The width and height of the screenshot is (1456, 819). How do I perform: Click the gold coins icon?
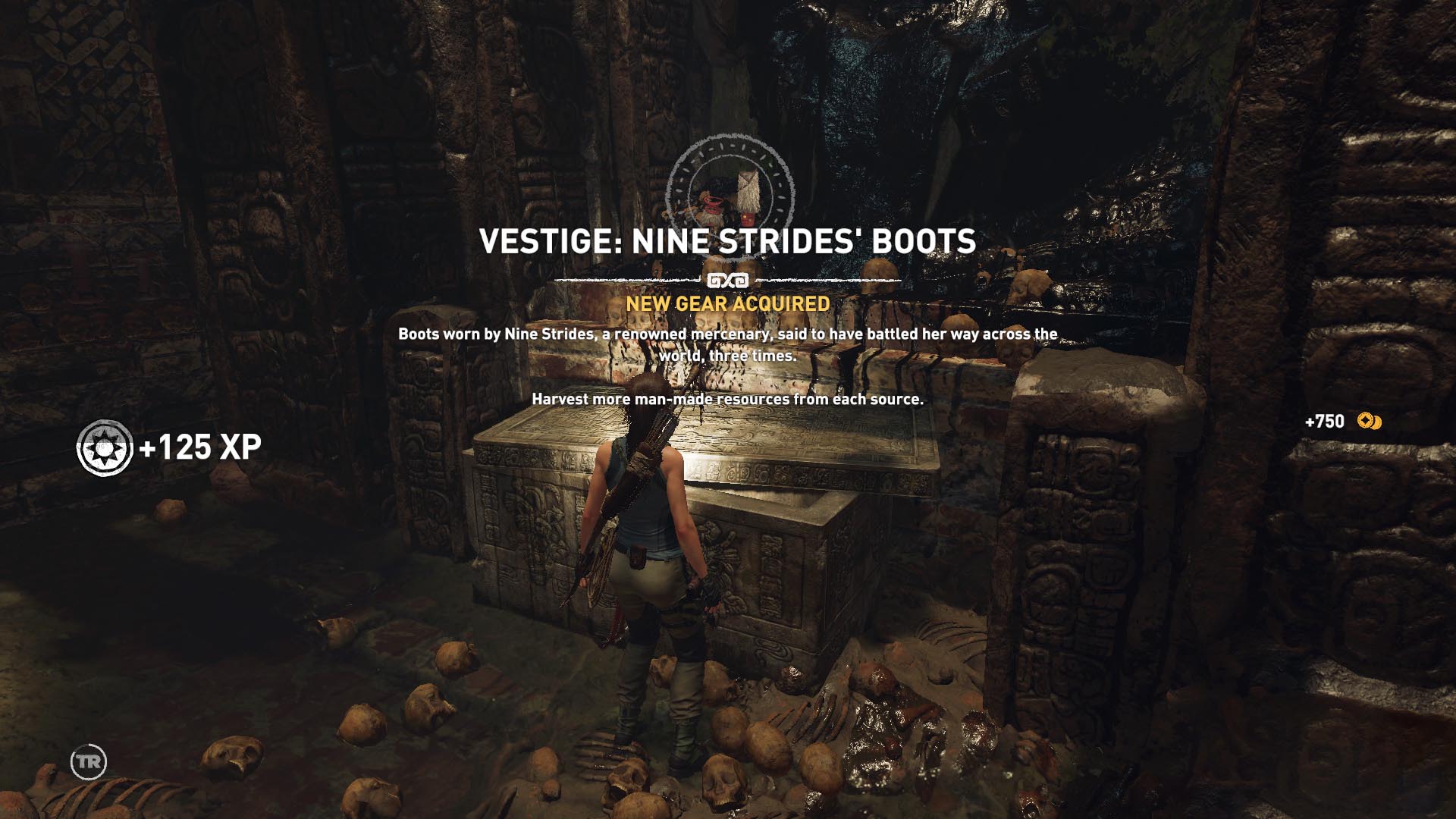1370,421
